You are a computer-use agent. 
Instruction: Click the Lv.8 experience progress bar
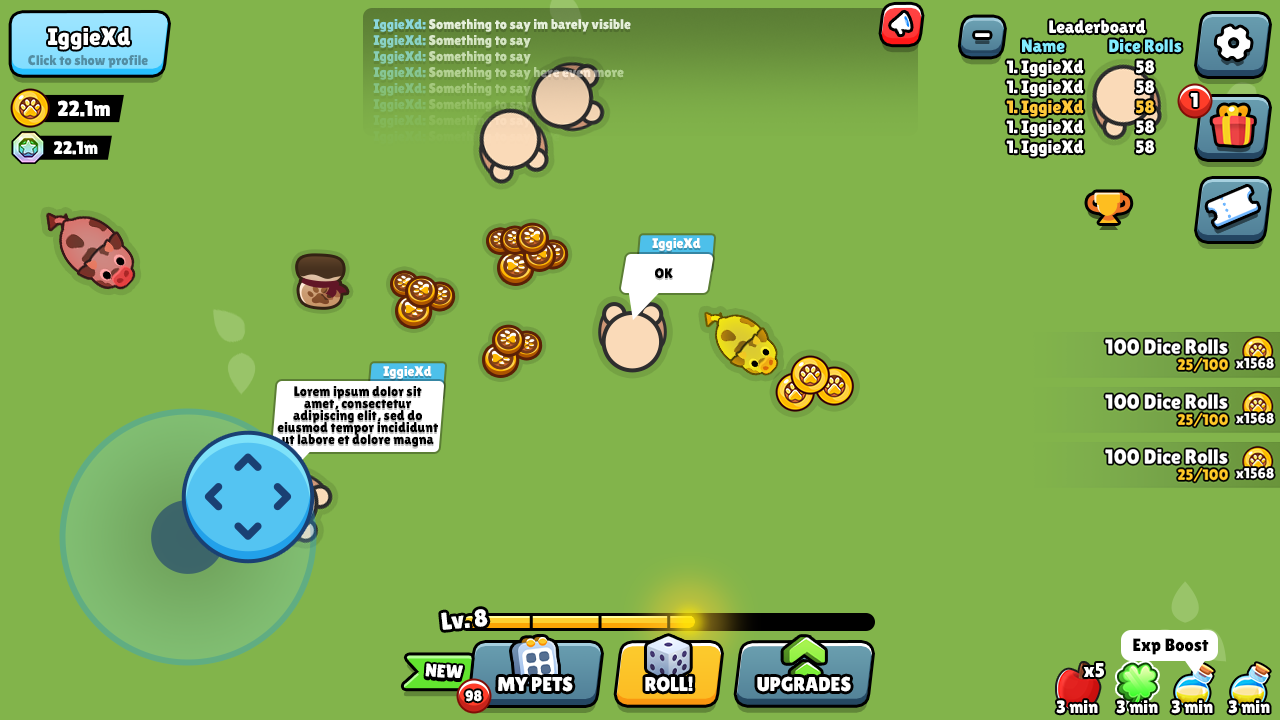(680, 621)
